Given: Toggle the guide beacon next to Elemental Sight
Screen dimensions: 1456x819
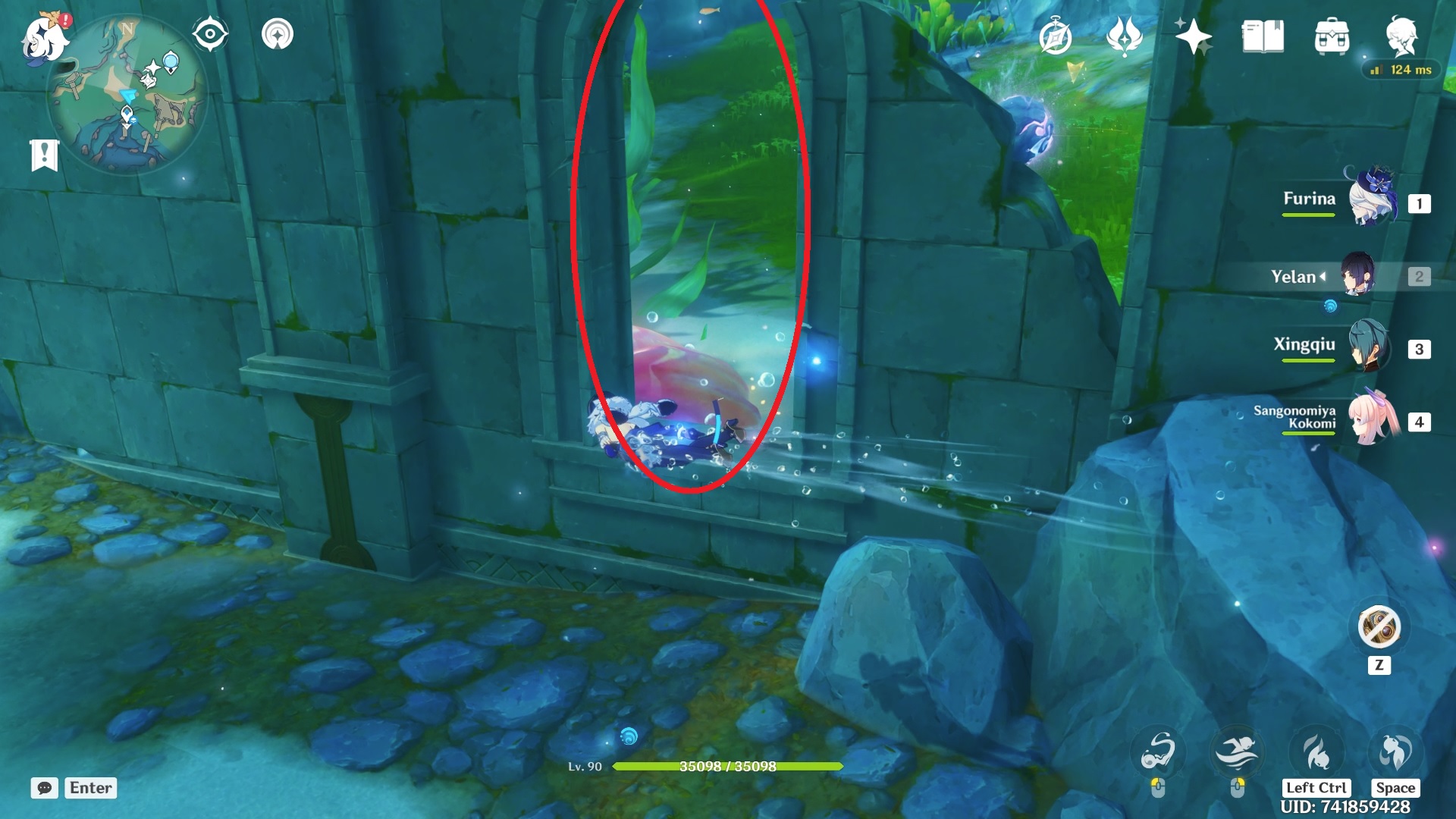Looking at the screenshot, I should [x=279, y=34].
